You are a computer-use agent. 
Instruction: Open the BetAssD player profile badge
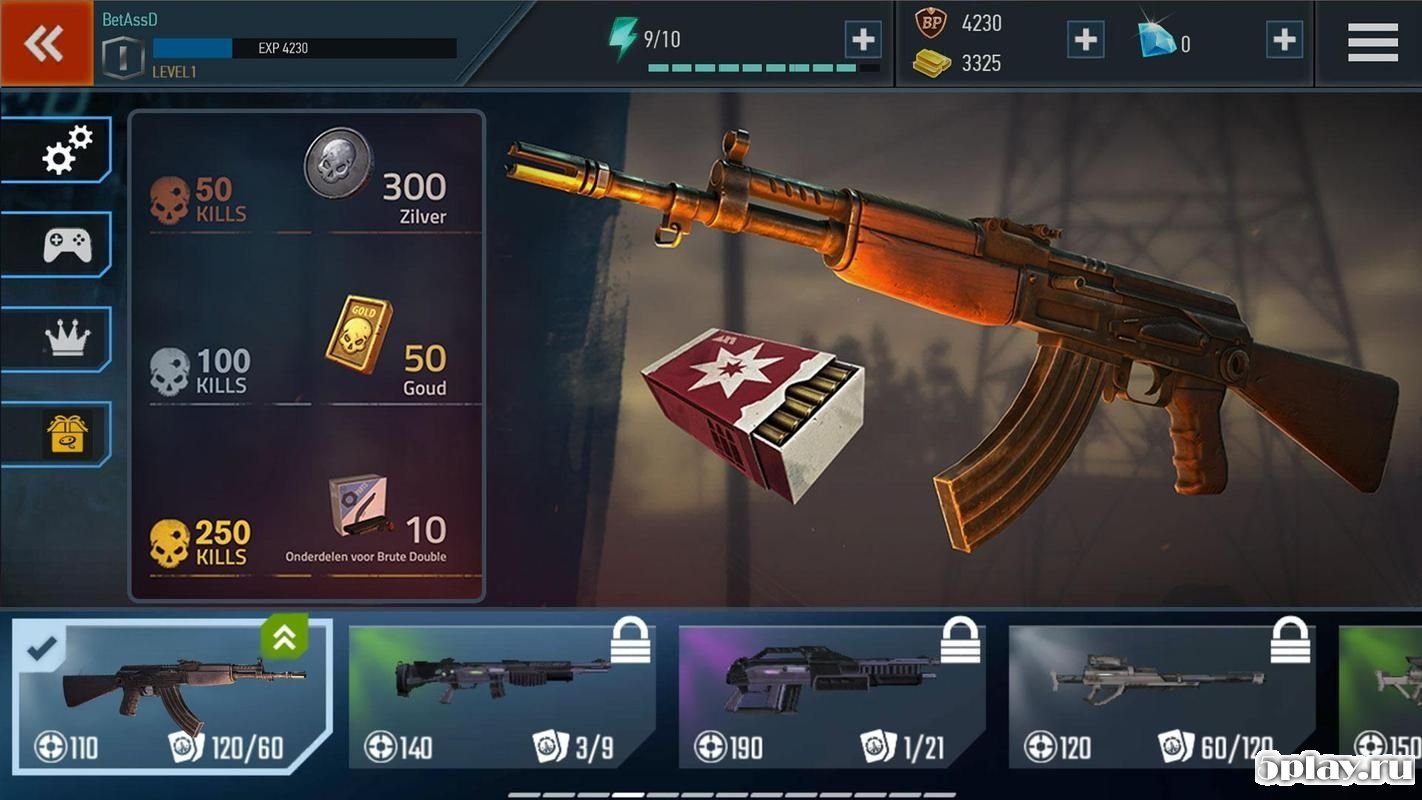pos(124,56)
